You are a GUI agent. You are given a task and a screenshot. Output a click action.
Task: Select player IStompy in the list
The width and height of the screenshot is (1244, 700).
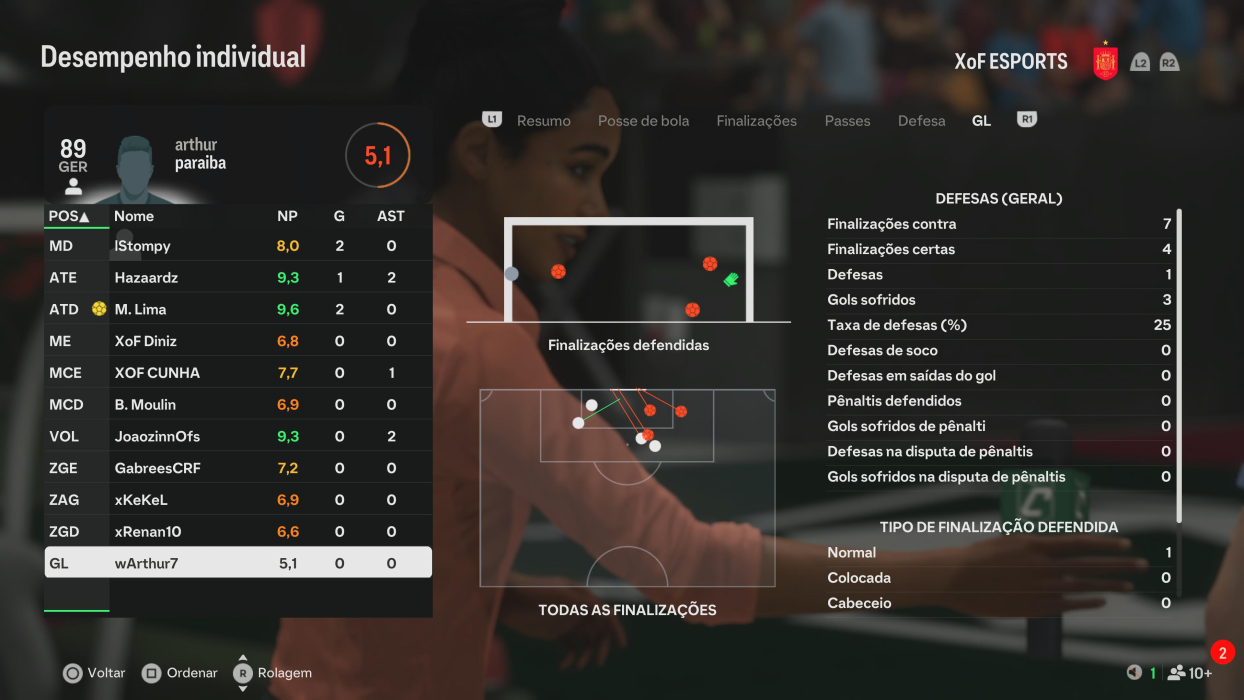[x=238, y=246]
